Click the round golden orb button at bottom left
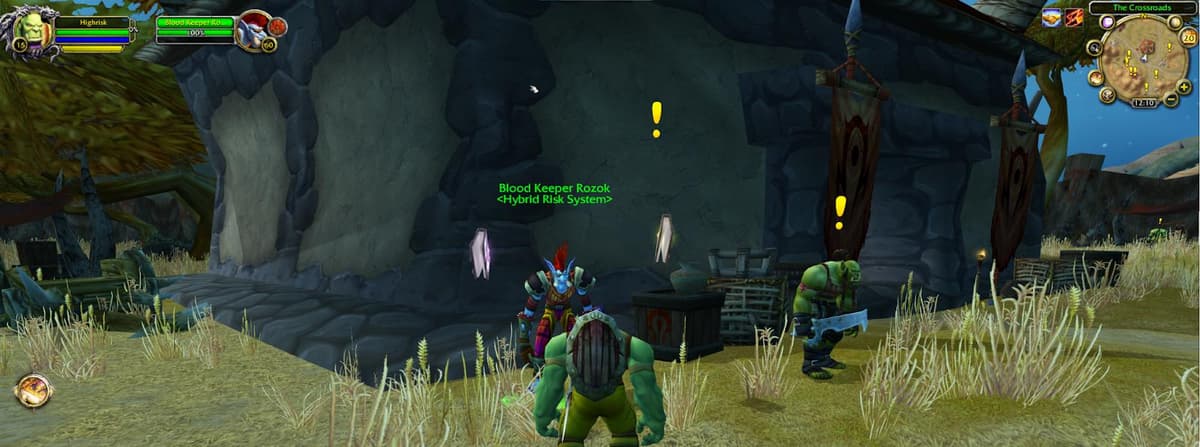 coord(33,390)
